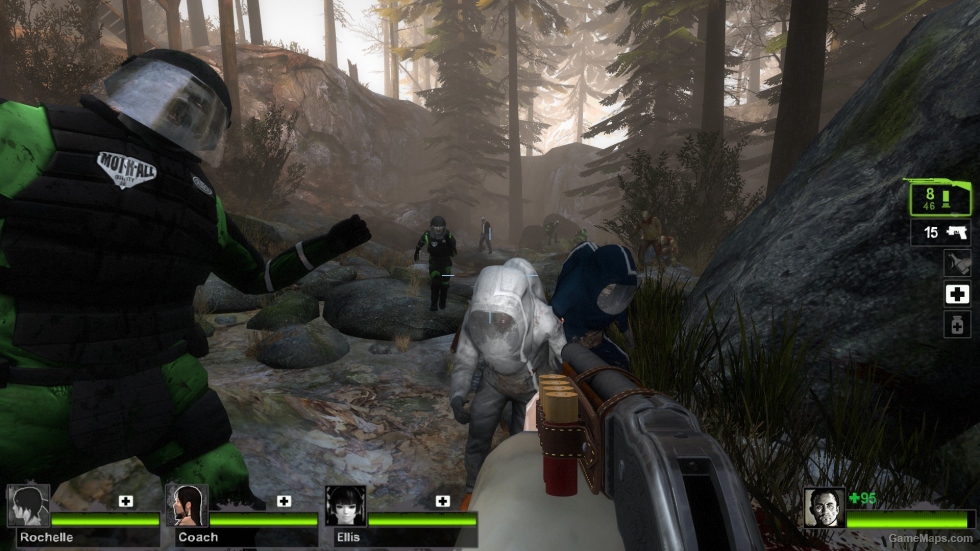Click Ellis's teammate portrait
The width and height of the screenshot is (980, 551).
[x=345, y=506]
